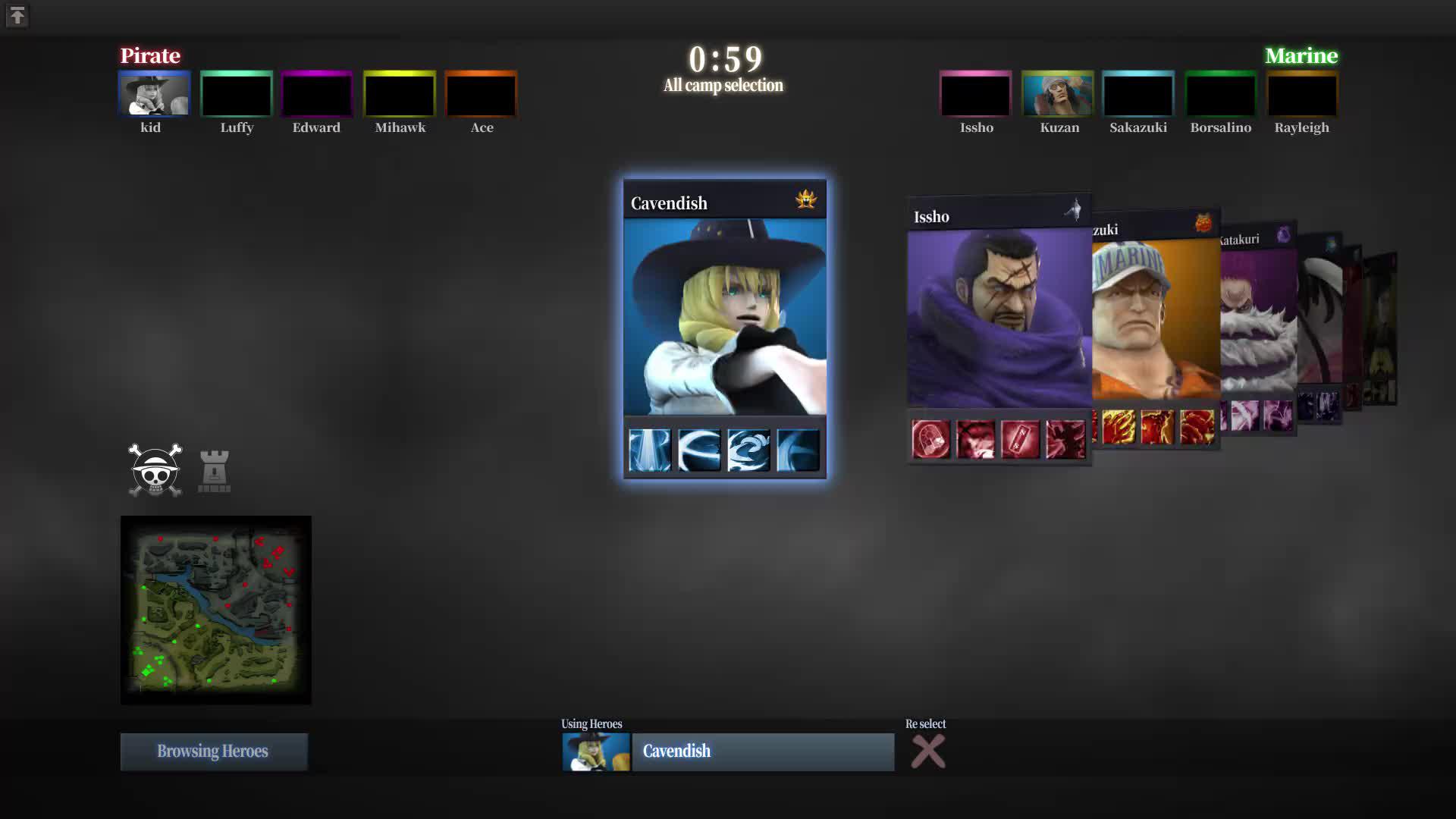Screen dimensions: 1456x819
Task: Click Borsalino's green-bordered player slot
Action: pos(1220,94)
